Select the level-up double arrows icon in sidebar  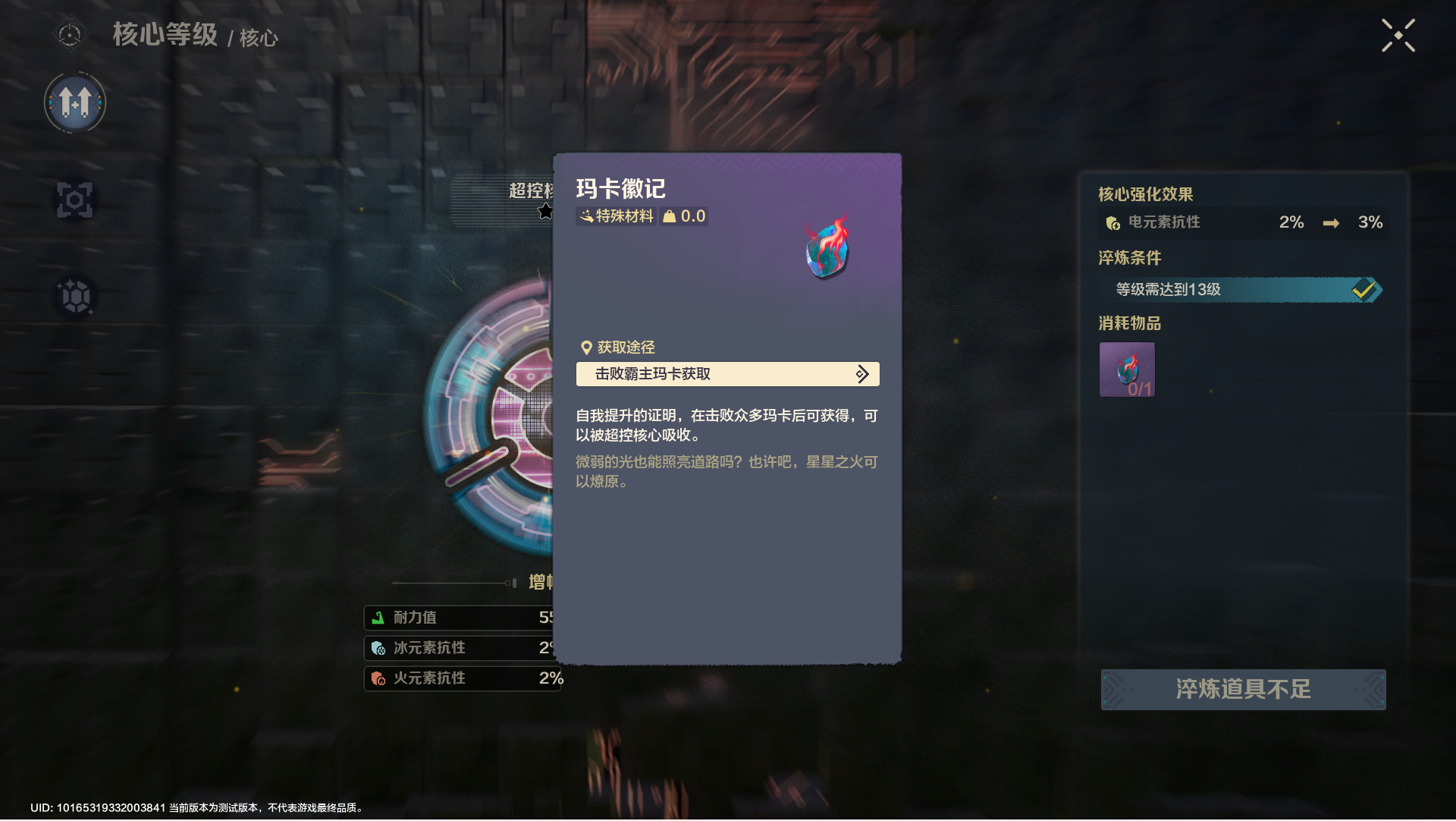pyautogui.click(x=74, y=102)
